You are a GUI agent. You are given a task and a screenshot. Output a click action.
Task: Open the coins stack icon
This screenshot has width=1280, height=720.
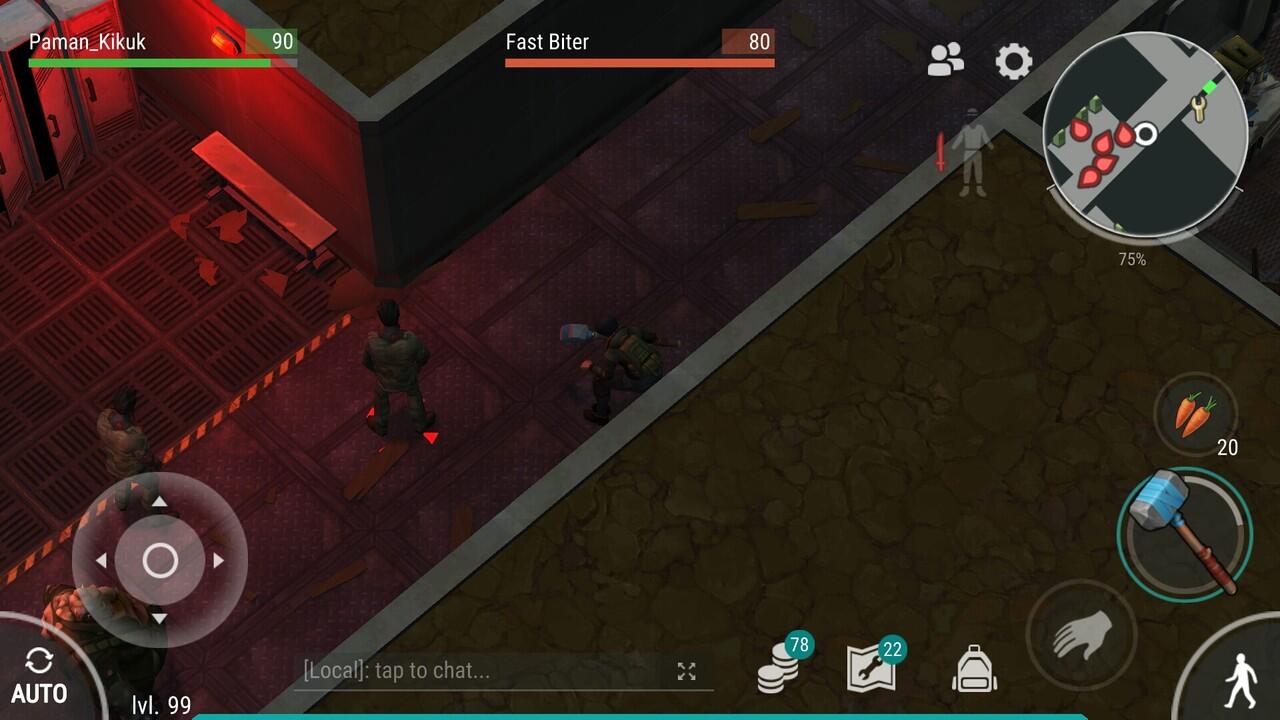778,668
